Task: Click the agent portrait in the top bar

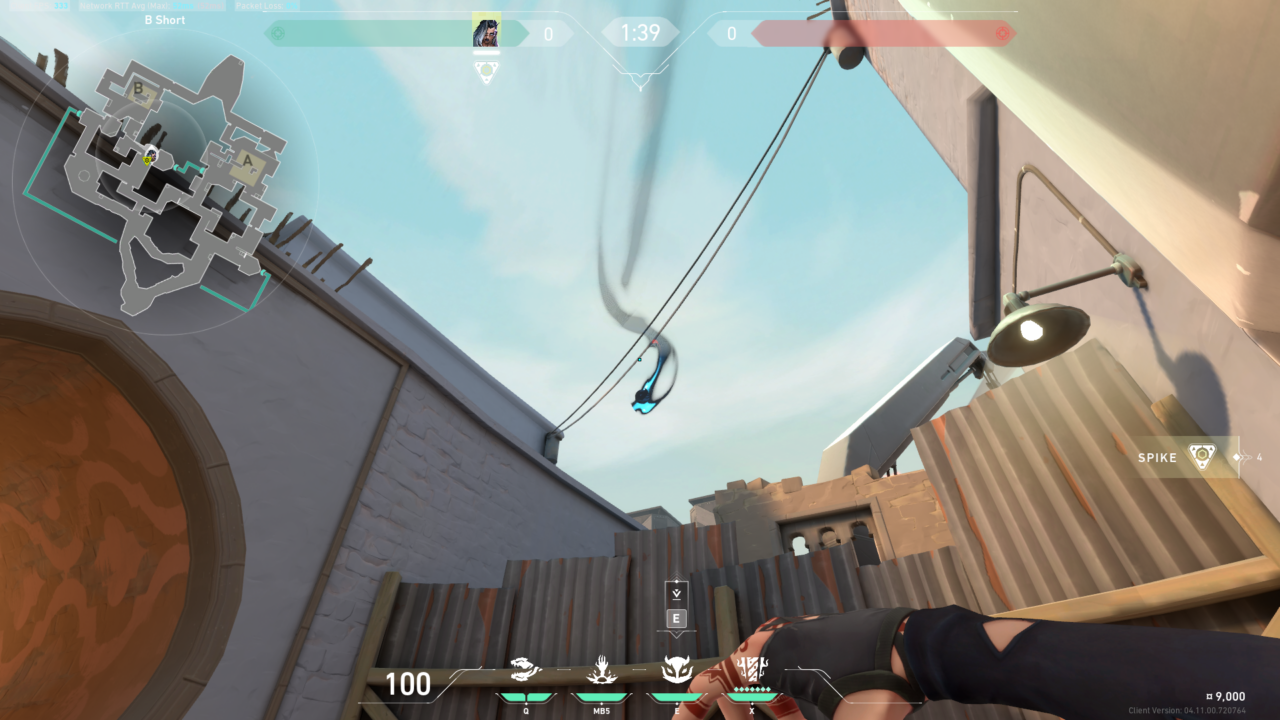Action: tap(487, 32)
